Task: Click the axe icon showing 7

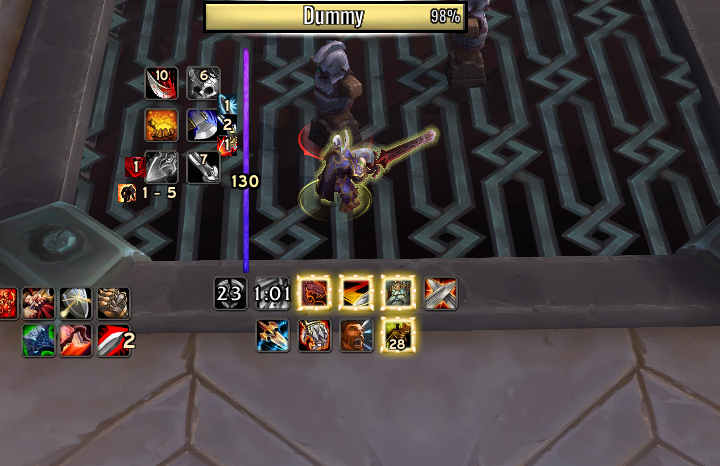Action: pos(203,167)
